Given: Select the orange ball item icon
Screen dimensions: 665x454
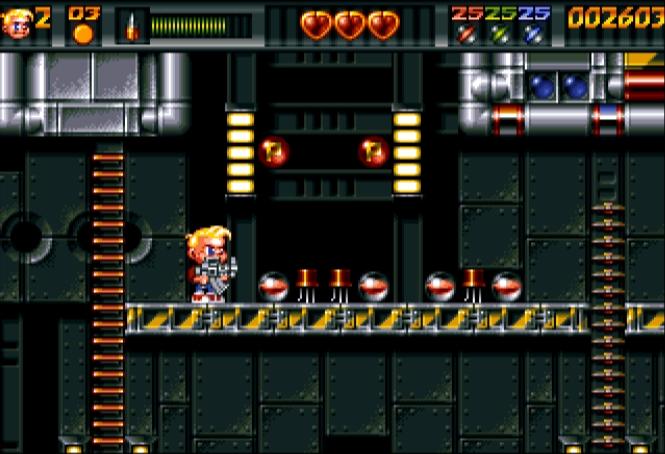Looking at the screenshot, I should click(84, 34).
